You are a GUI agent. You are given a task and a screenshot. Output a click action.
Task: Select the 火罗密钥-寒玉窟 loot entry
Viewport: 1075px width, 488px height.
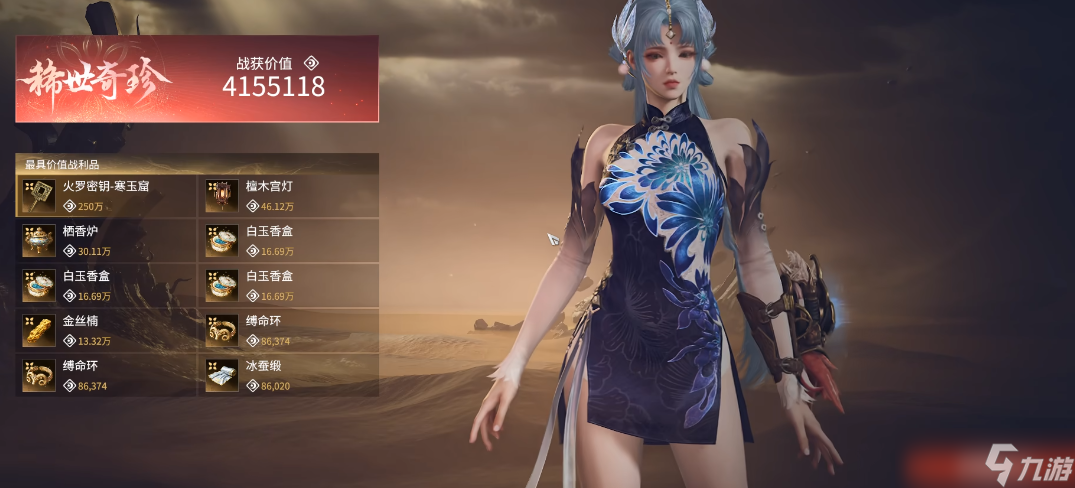106,196
